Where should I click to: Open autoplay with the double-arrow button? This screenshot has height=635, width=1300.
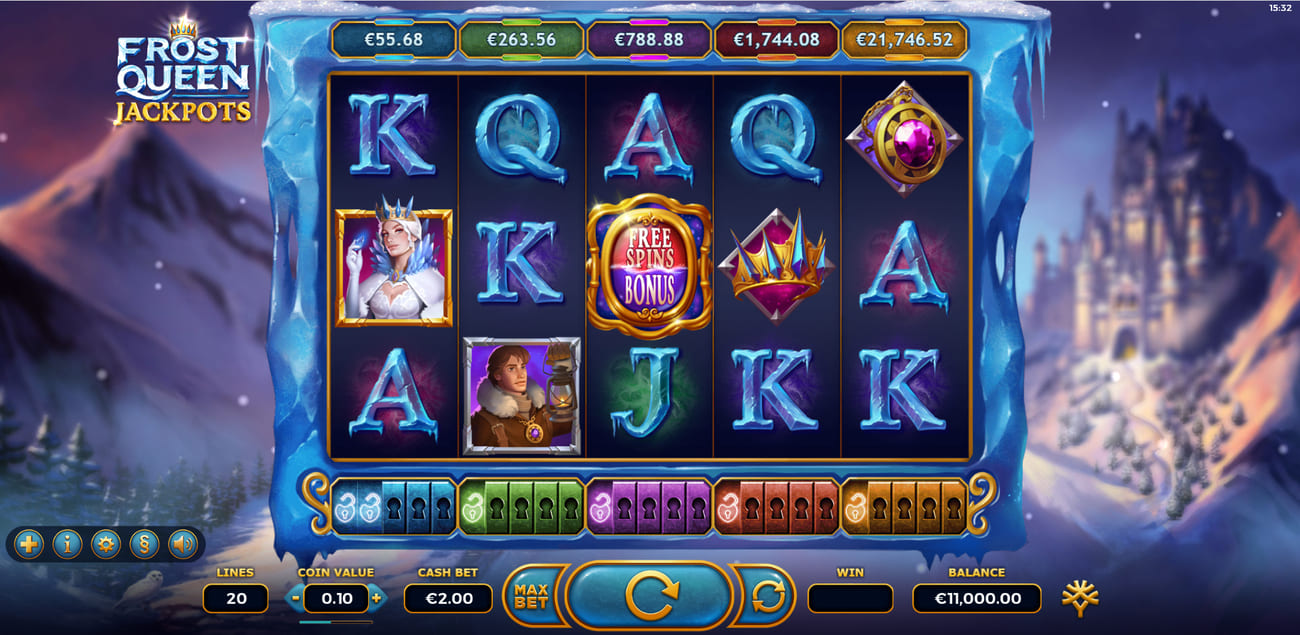pos(766,597)
